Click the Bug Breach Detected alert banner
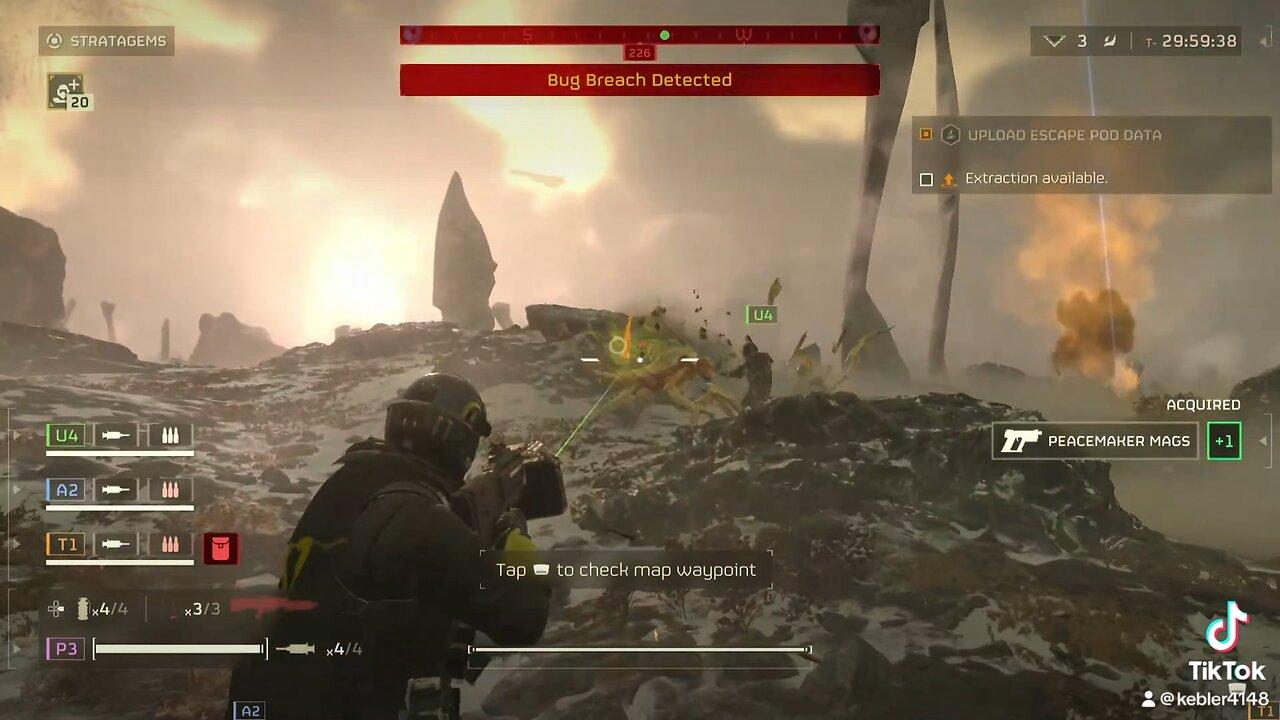 point(639,80)
